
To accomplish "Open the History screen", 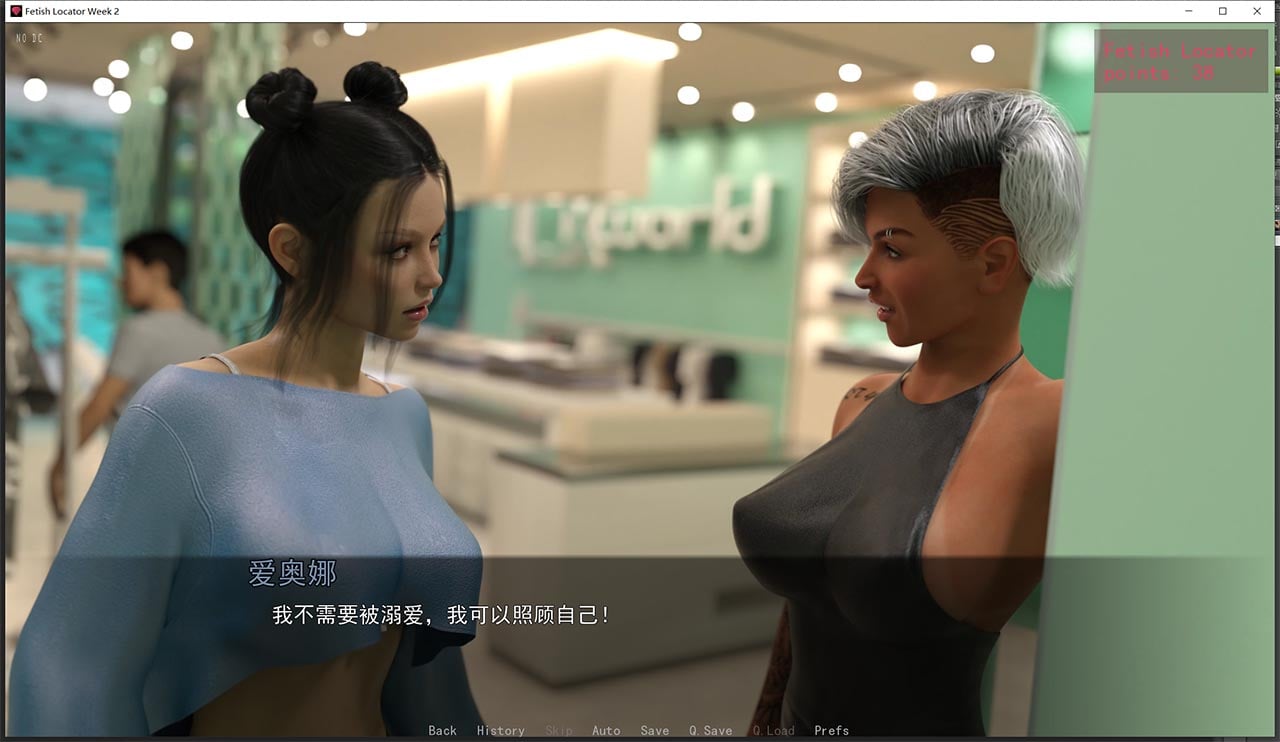I will (500, 730).
